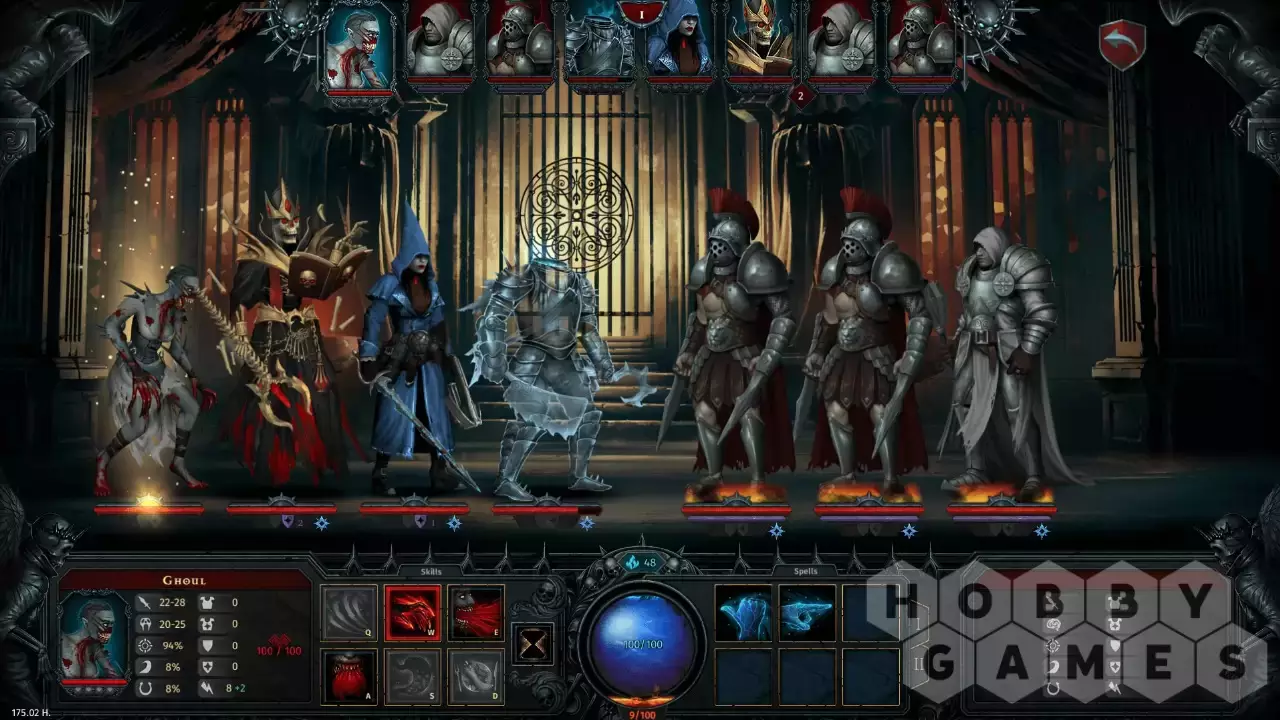Choose the red gaping maw skill (A)
The image size is (1280, 720).
tap(349, 676)
